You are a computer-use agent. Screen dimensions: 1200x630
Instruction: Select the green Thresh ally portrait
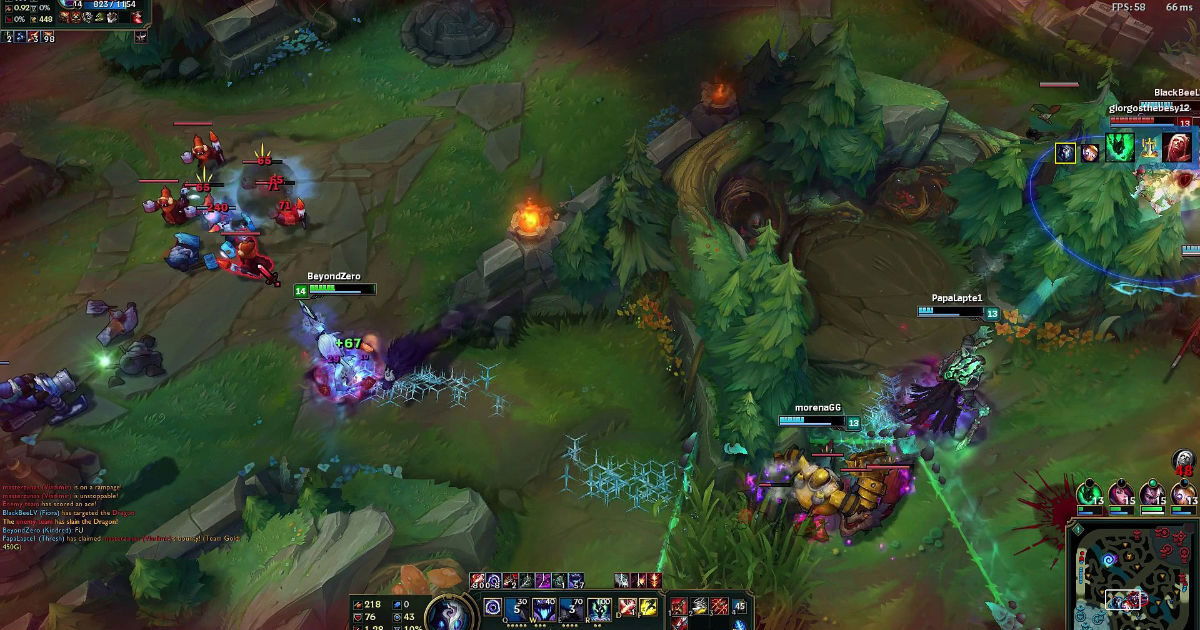pyautogui.click(x=1088, y=493)
